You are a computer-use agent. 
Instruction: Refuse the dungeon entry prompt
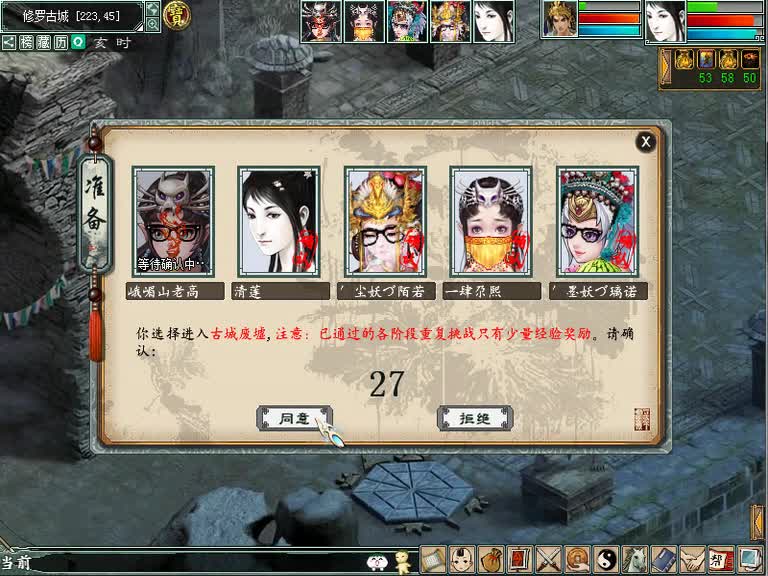(475, 418)
